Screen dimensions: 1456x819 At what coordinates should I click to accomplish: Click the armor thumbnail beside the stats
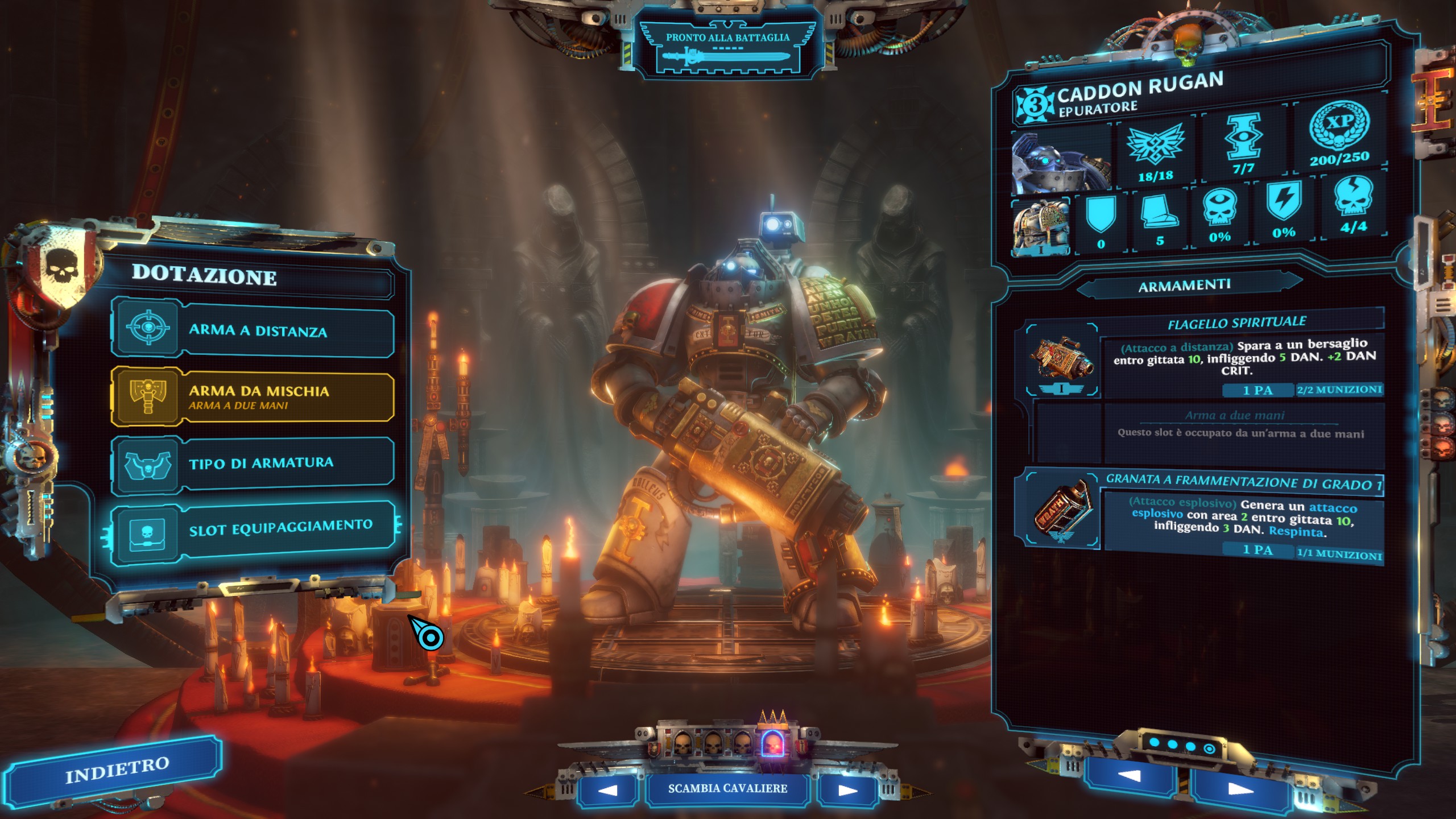pyautogui.click(x=1041, y=226)
